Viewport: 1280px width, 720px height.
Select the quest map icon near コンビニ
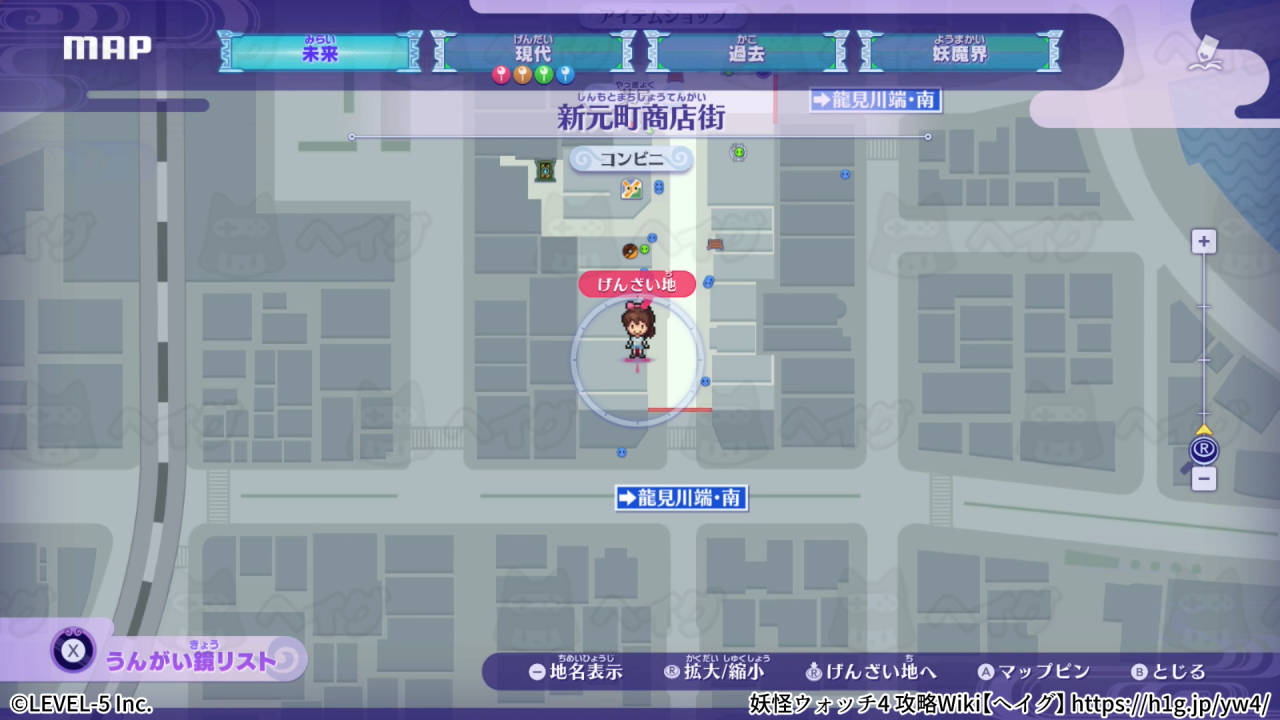click(631, 190)
